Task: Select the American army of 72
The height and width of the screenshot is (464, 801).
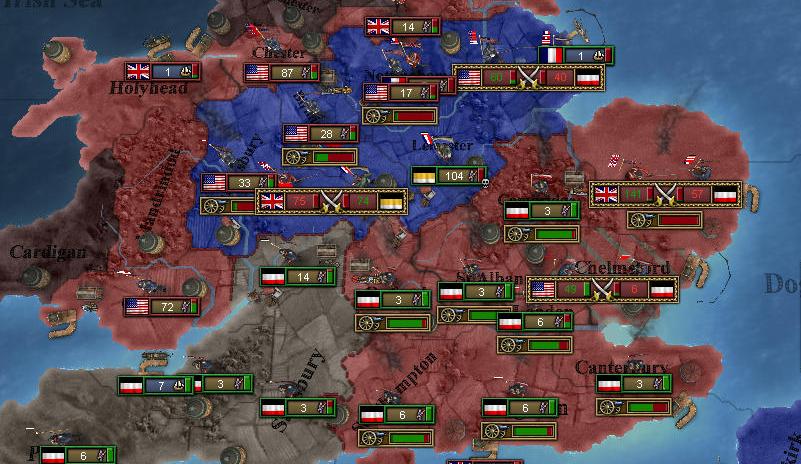Action: click(162, 307)
